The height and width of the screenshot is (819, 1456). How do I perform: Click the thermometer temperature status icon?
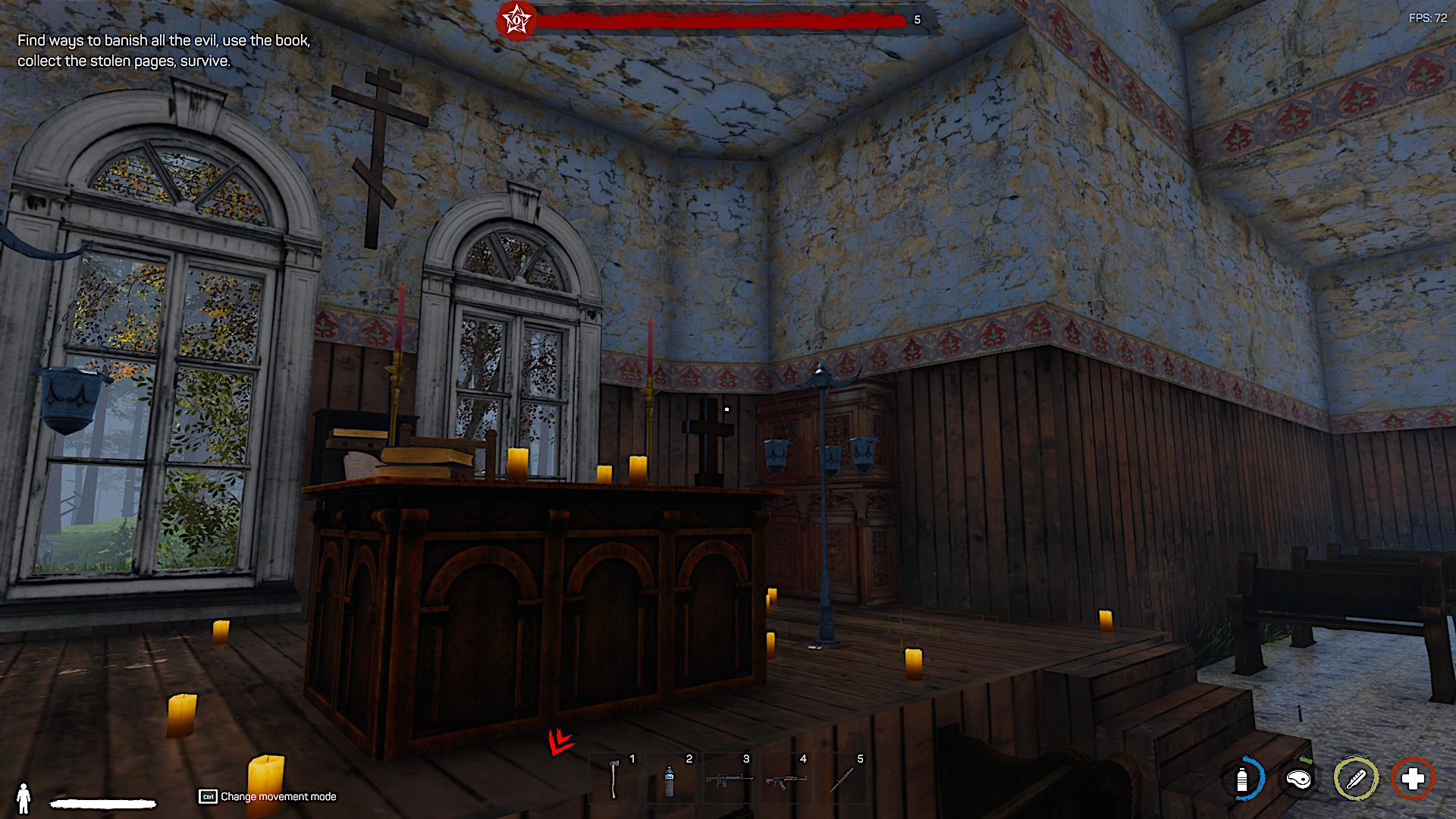(x=1356, y=779)
